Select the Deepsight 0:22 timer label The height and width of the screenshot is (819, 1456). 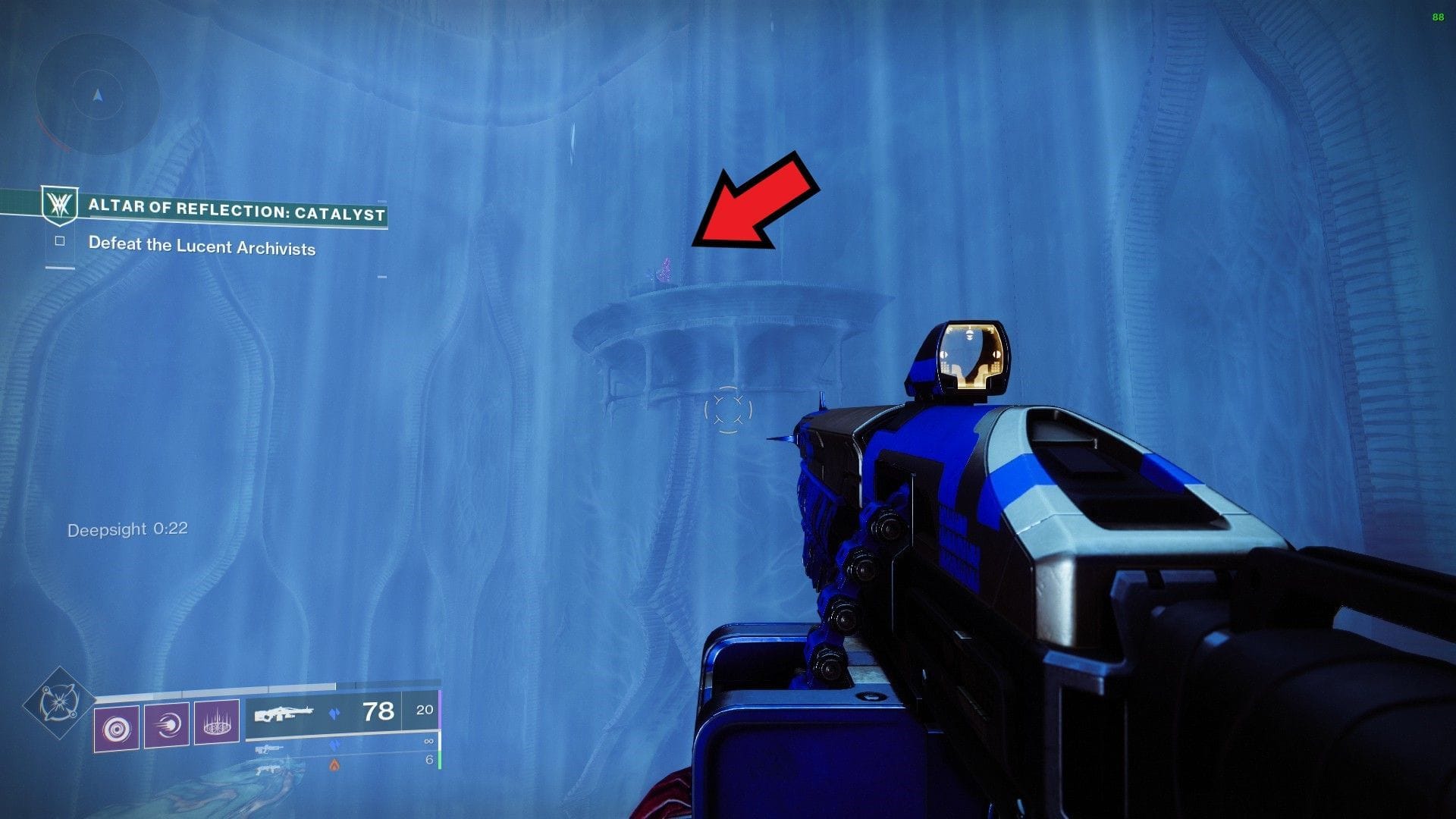click(127, 529)
